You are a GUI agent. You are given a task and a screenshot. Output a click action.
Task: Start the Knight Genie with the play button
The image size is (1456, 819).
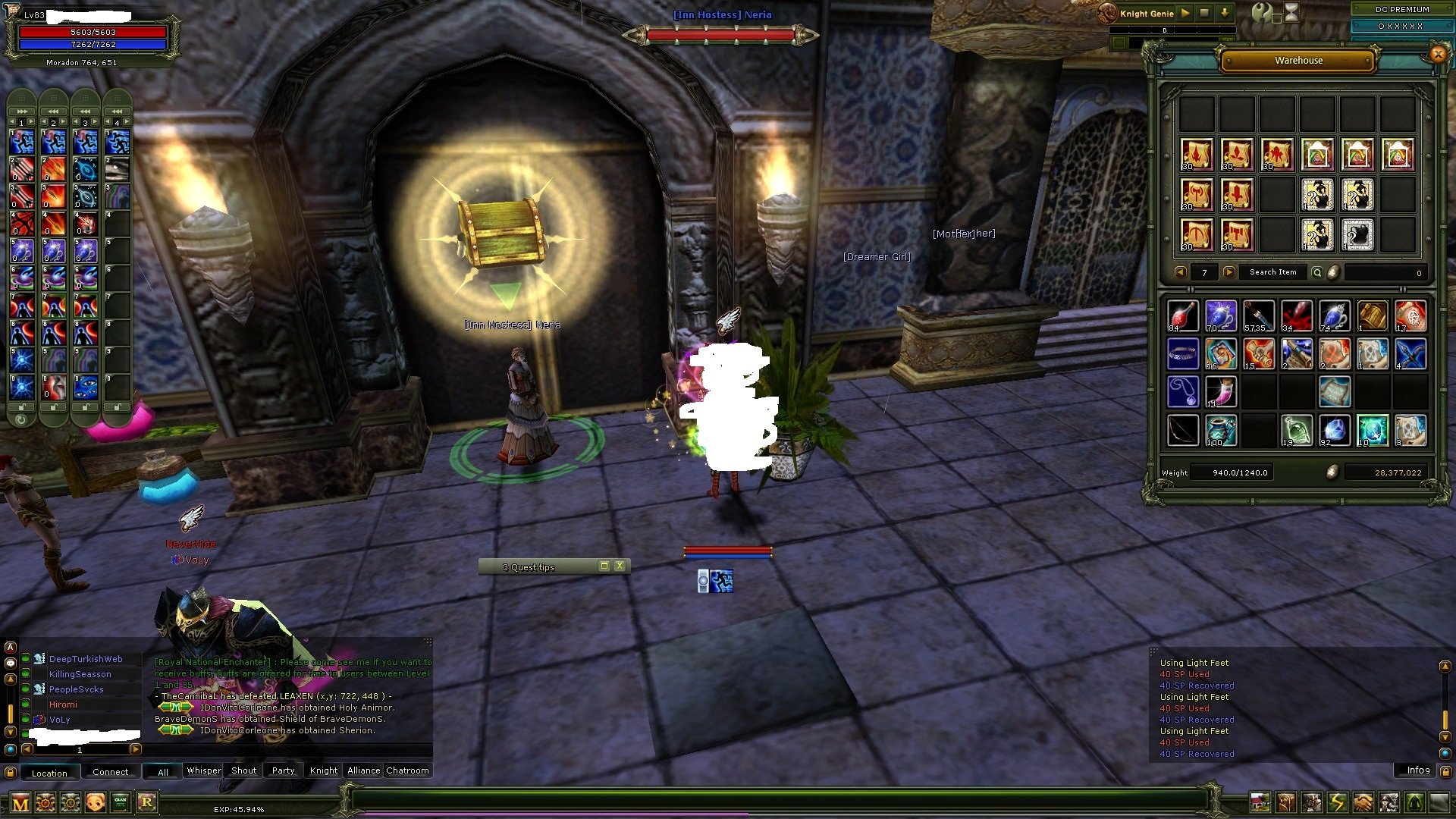(1185, 13)
